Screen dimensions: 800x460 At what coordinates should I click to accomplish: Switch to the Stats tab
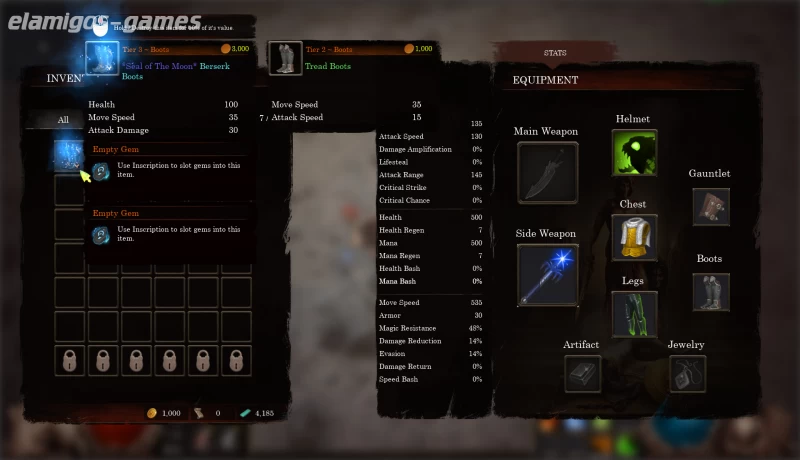[x=555, y=52]
